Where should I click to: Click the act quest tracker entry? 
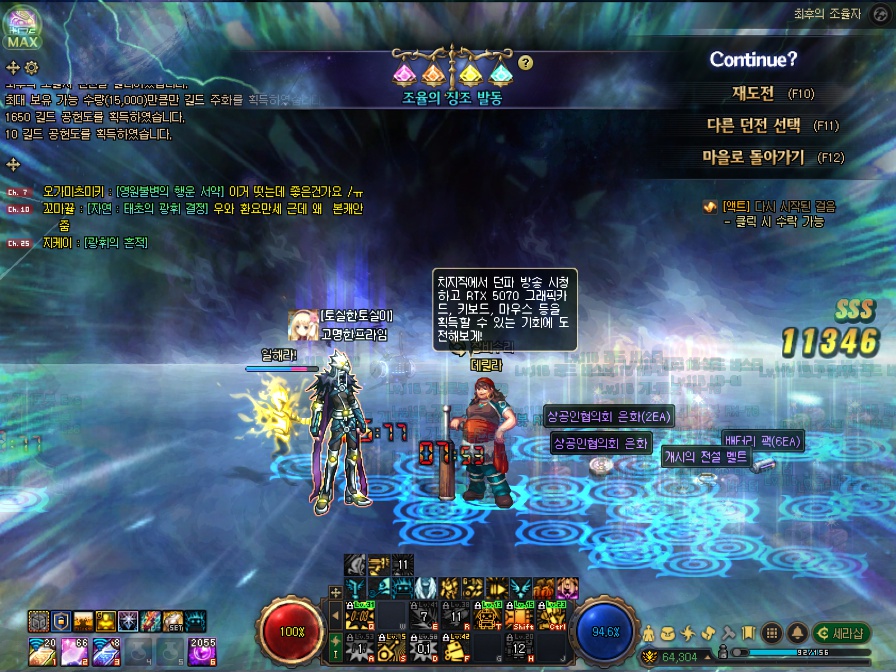click(768, 206)
